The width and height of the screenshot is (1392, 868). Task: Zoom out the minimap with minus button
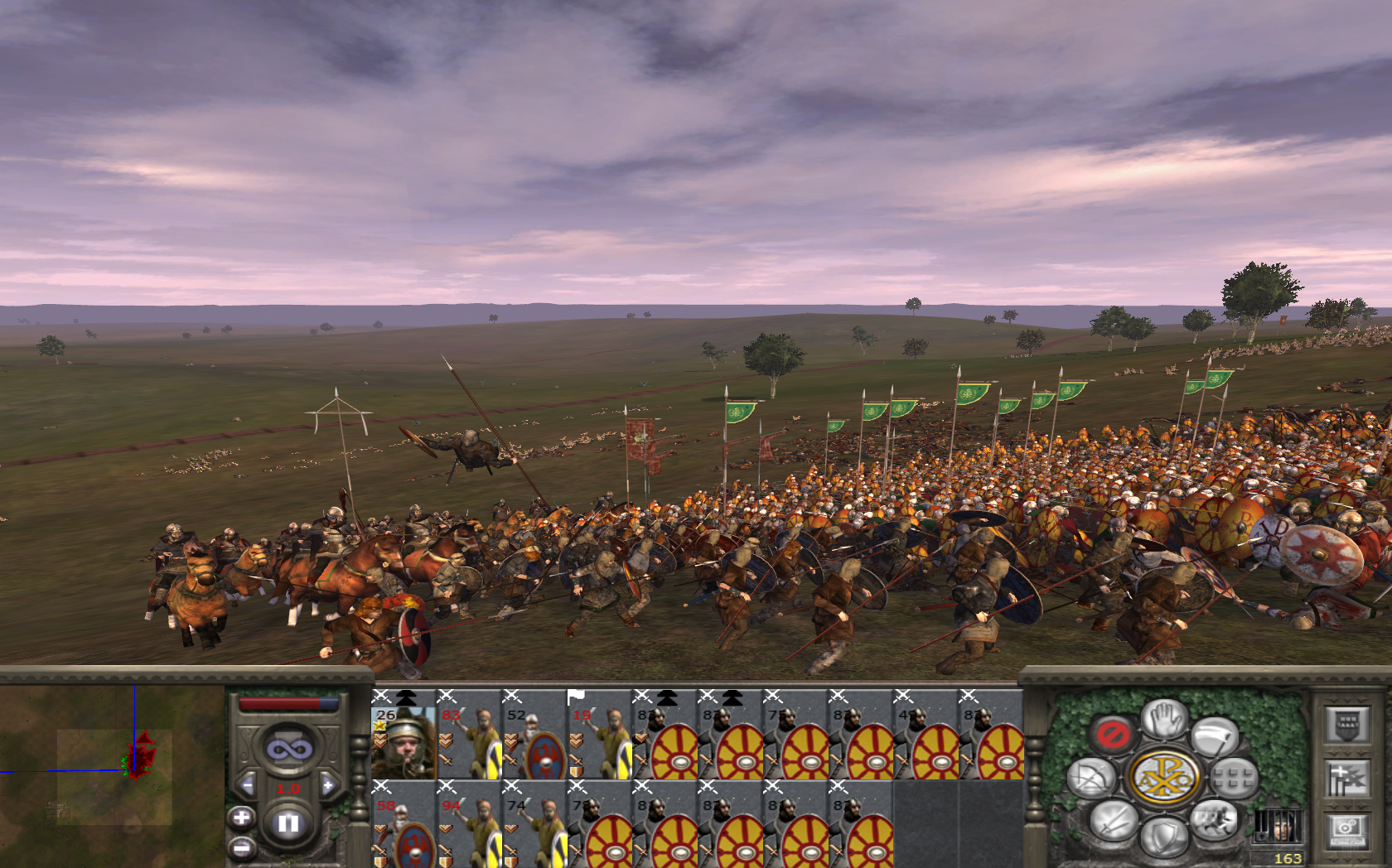point(241,847)
